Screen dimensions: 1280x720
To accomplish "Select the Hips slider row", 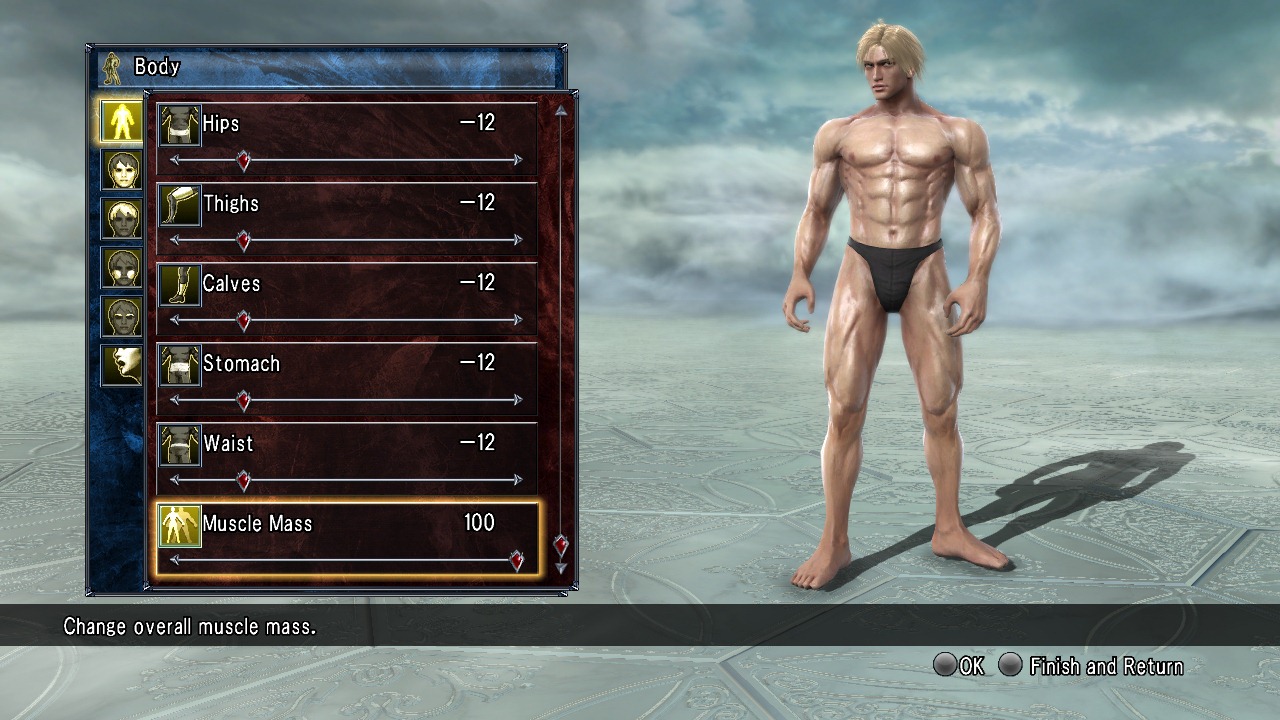I will click(347, 138).
